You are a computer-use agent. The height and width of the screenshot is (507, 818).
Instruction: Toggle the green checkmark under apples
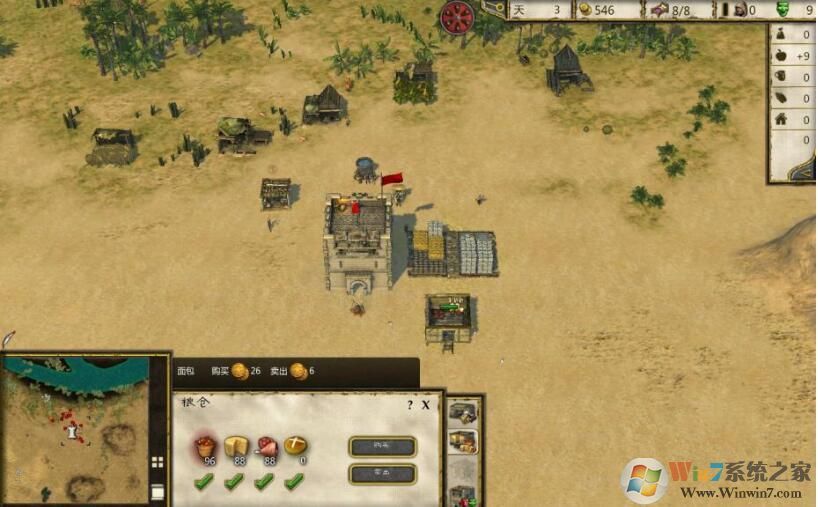(x=204, y=483)
